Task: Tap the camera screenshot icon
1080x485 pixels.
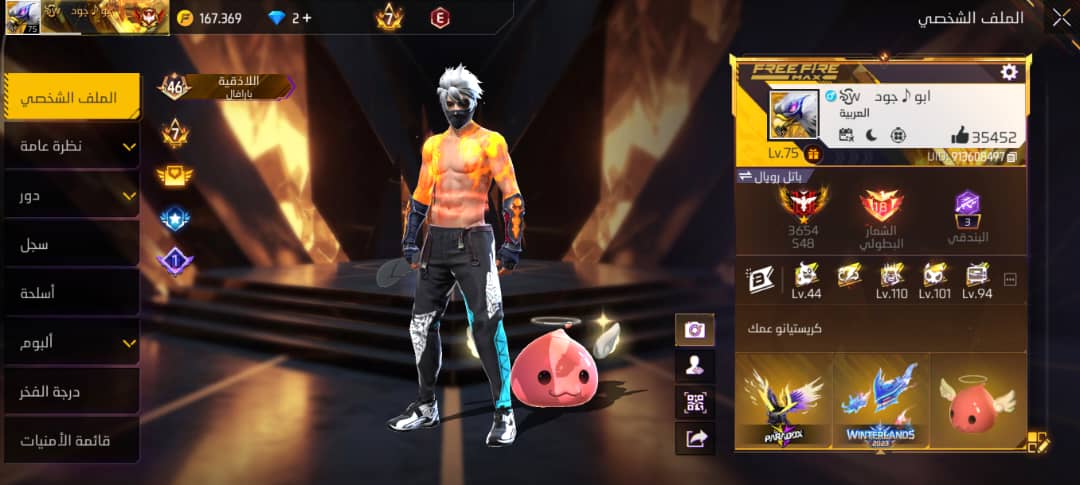Action: click(694, 329)
